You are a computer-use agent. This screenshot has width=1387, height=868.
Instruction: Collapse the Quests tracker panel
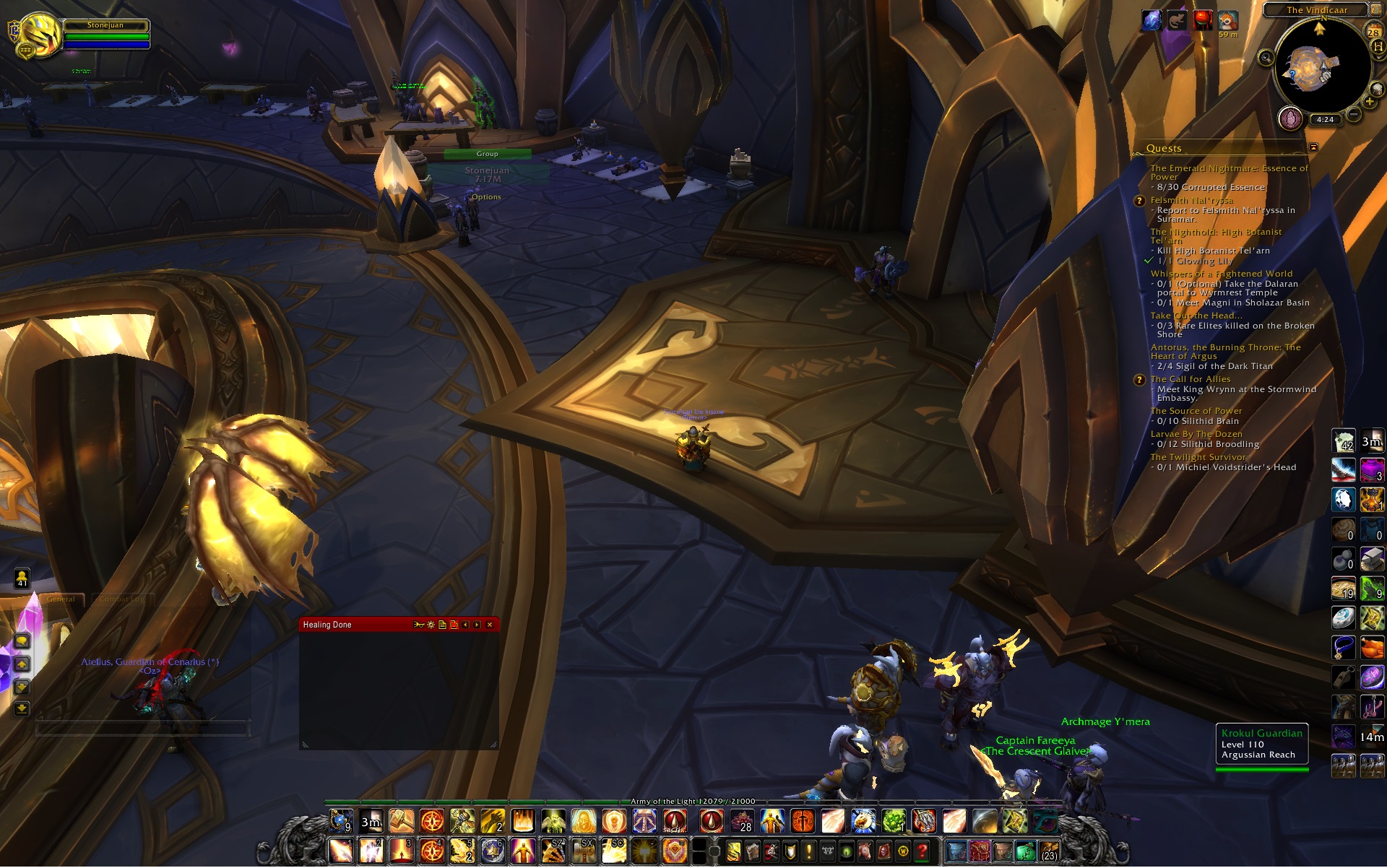pos(1313,147)
